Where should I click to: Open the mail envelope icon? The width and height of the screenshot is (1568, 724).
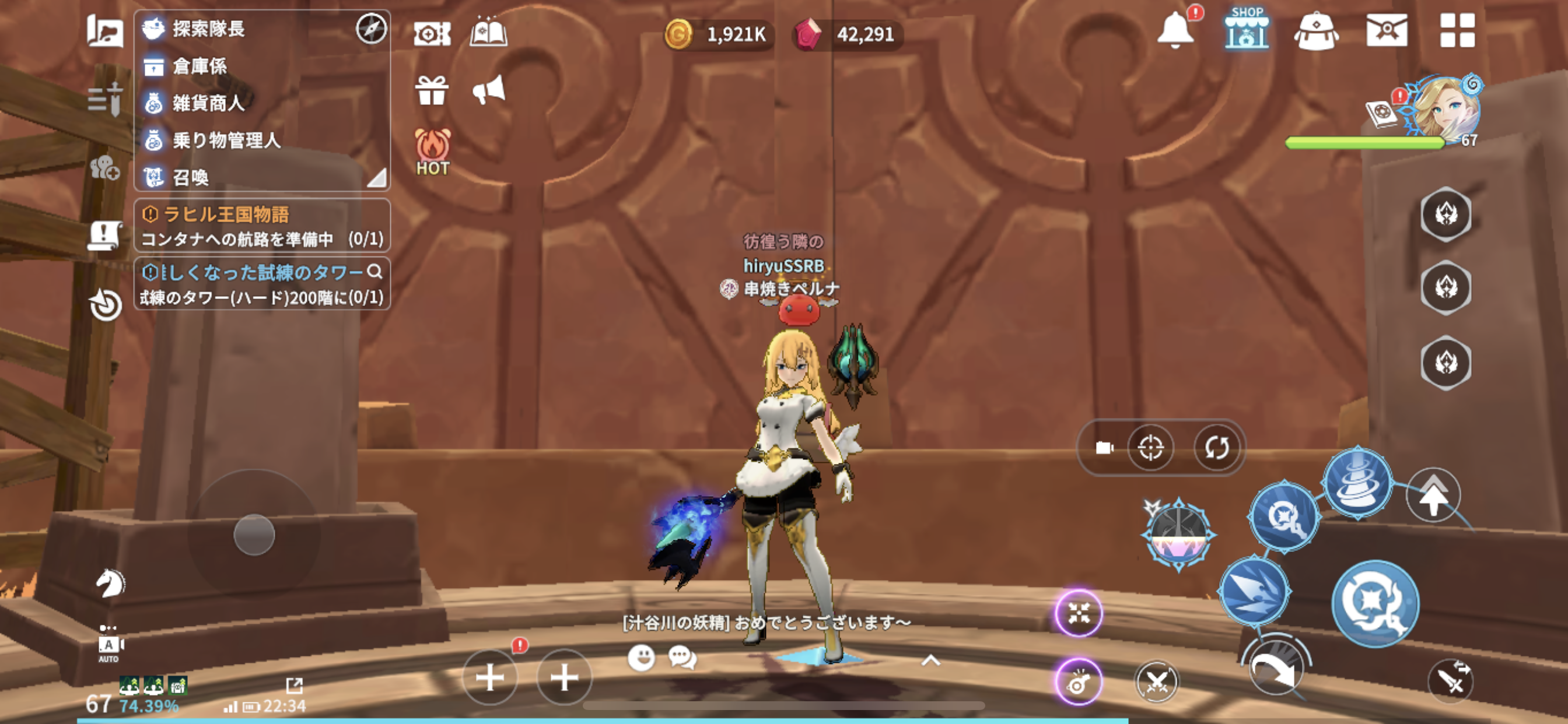(1386, 30)
